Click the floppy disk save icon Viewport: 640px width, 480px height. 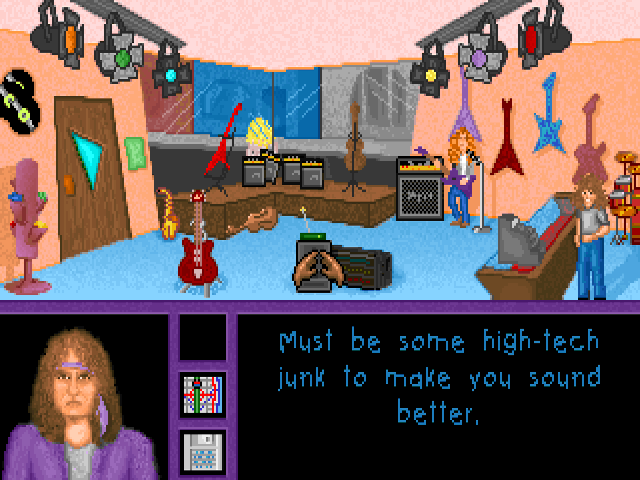[x=202, y=451]
